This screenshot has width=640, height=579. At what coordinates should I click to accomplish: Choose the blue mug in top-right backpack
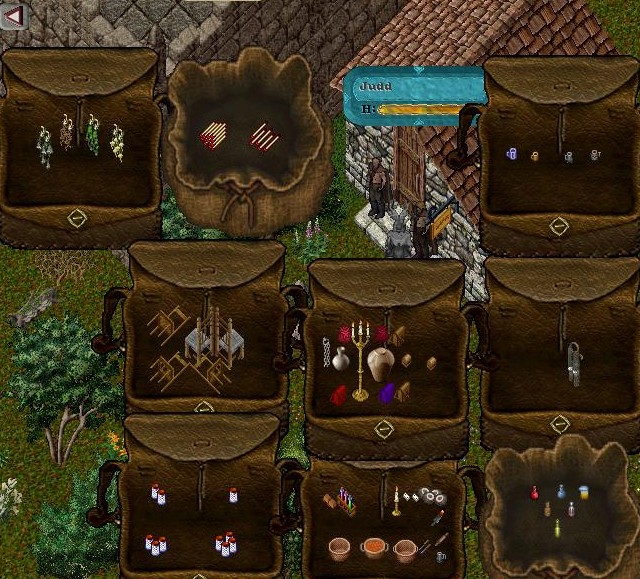(x=510, y=154)
